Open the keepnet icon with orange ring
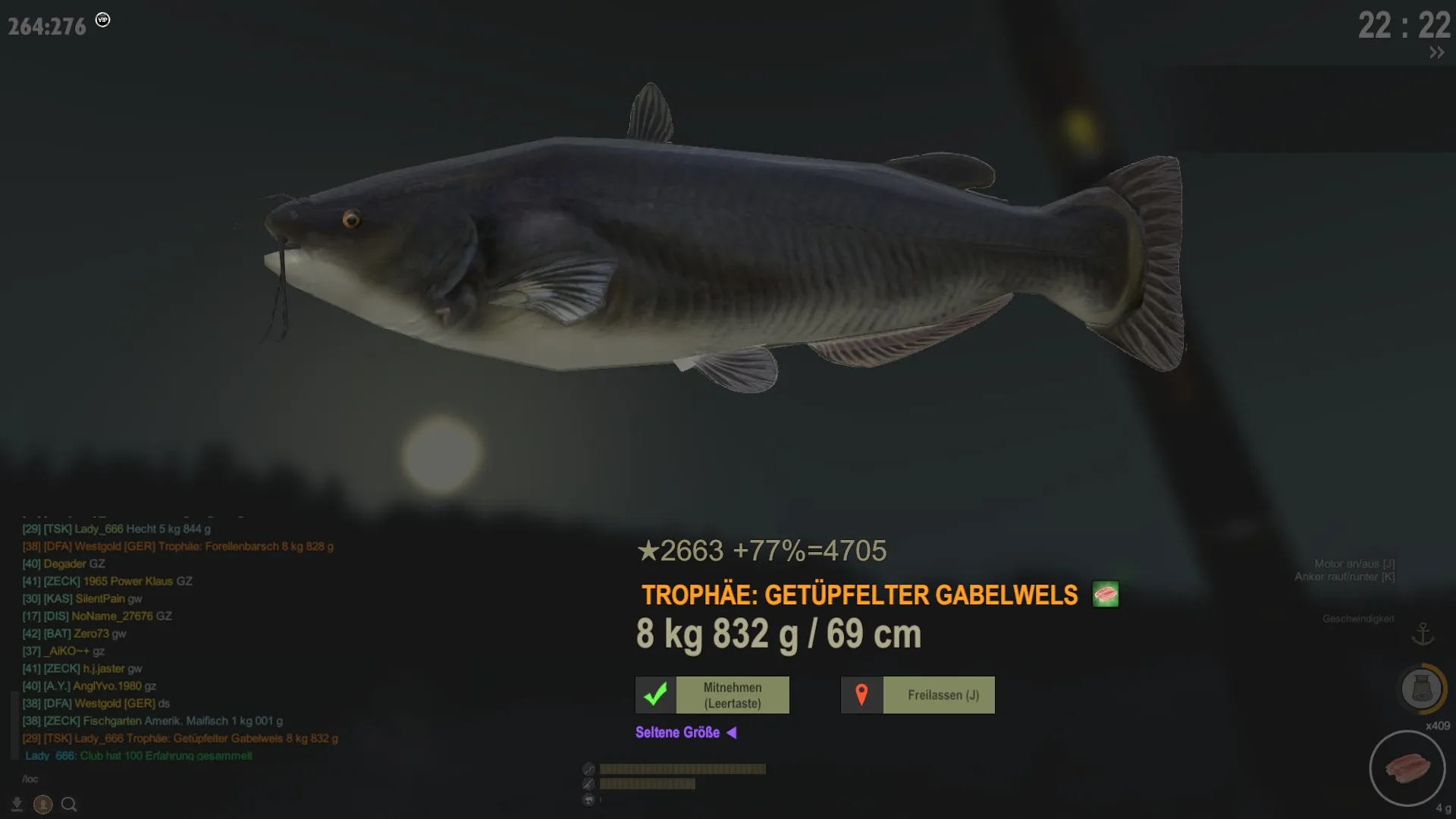1456x819 pixels. point(1421,689)
